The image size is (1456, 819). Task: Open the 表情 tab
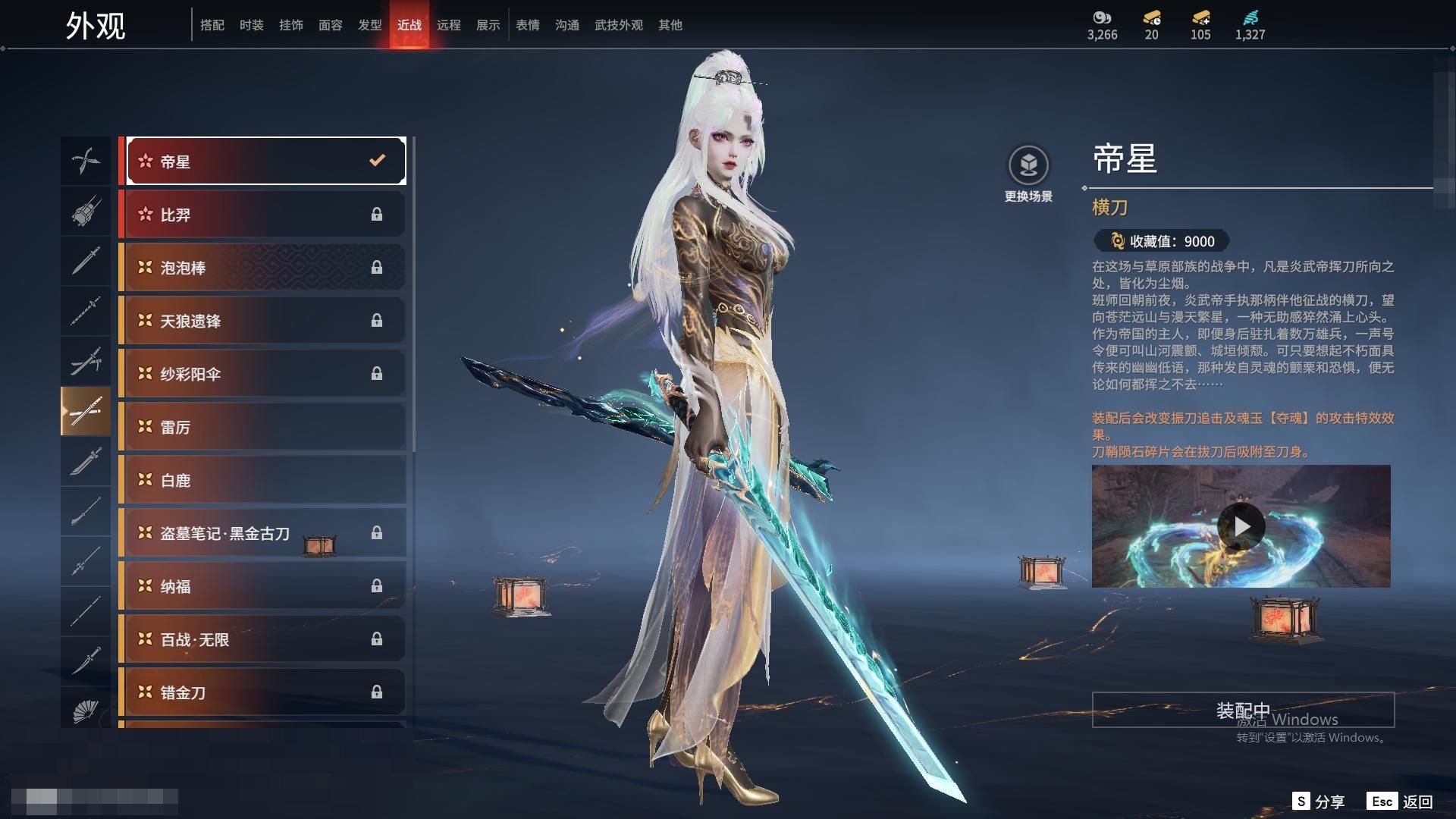[527, 25]
